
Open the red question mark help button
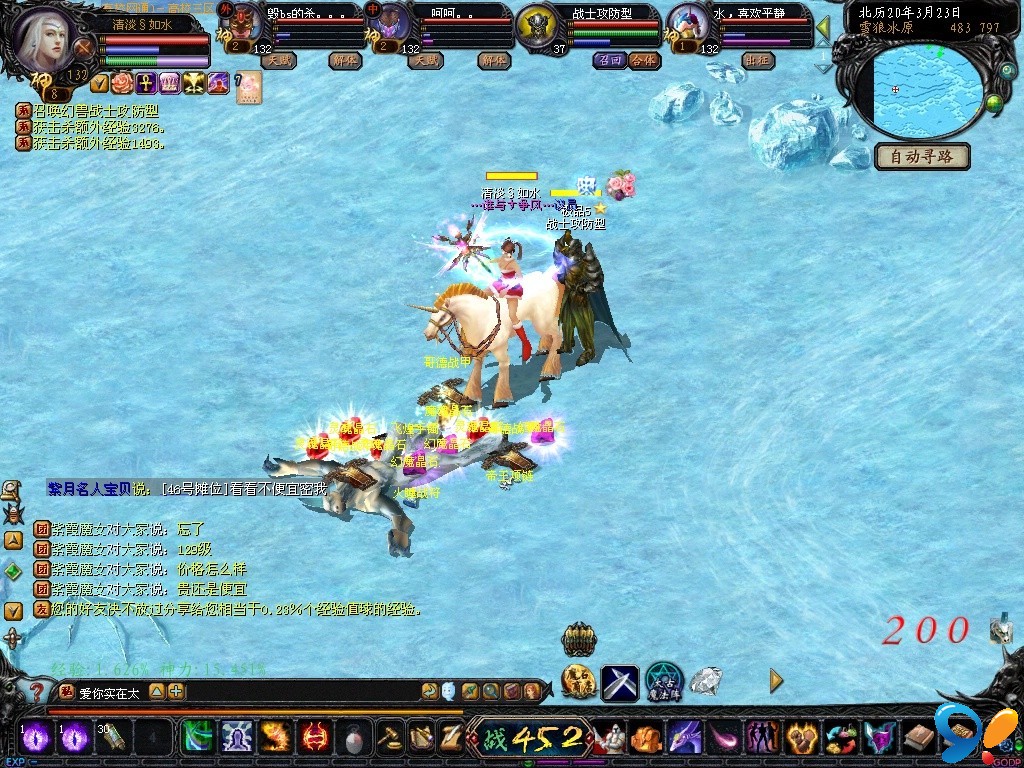pos(38,691)
